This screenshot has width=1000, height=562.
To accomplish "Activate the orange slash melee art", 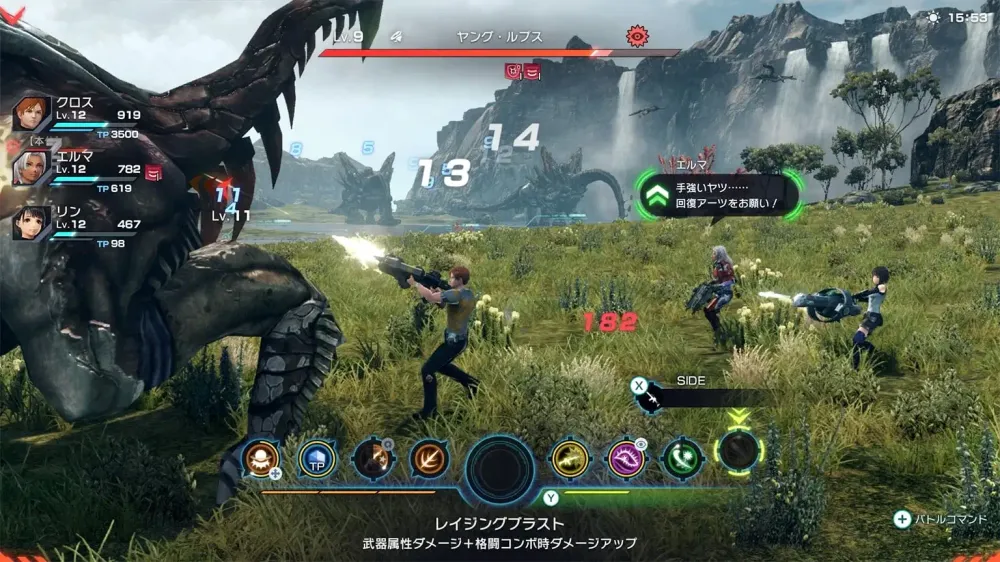I will (x=429, y=458).
